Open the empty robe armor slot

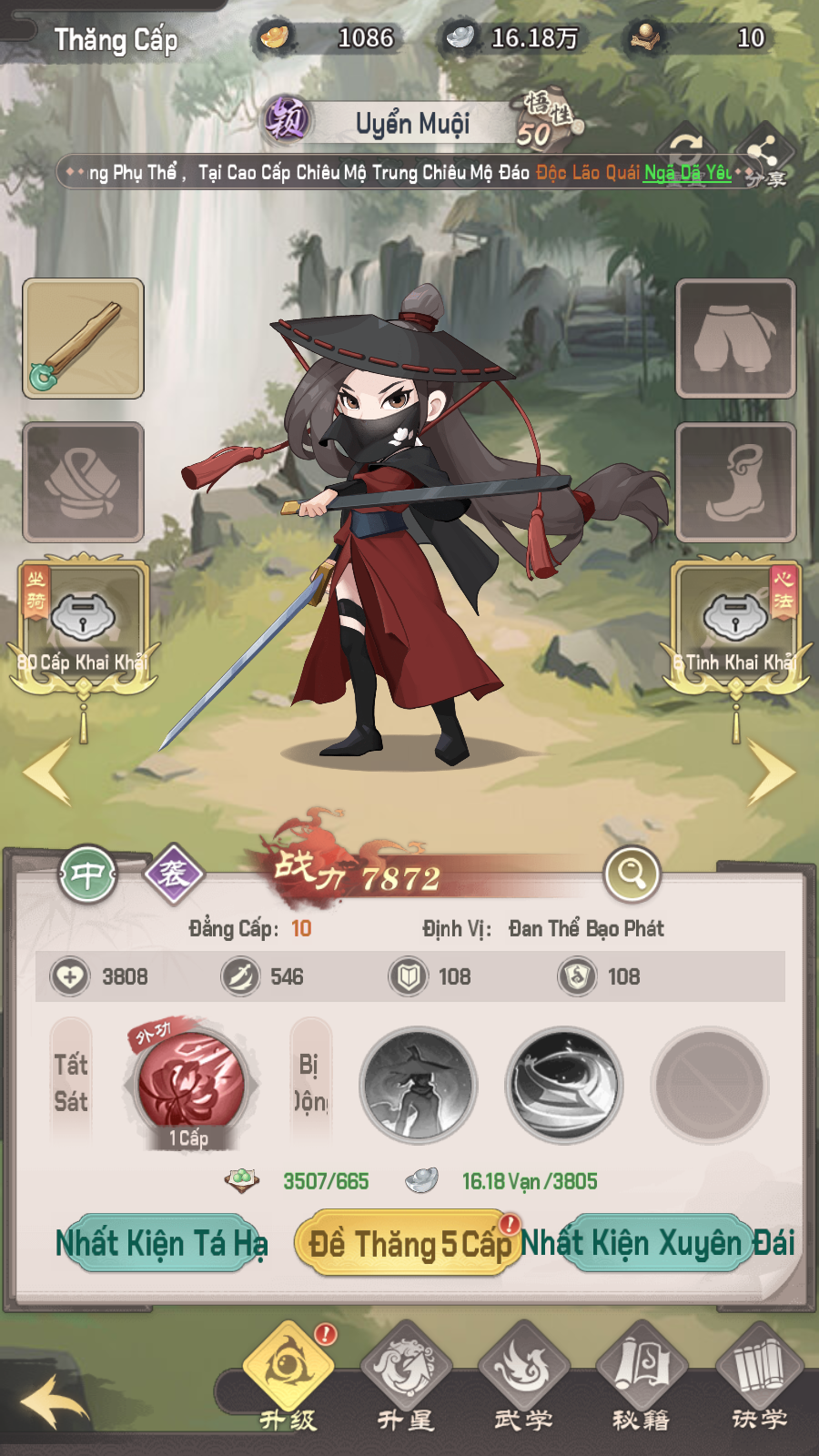[83, 482]
